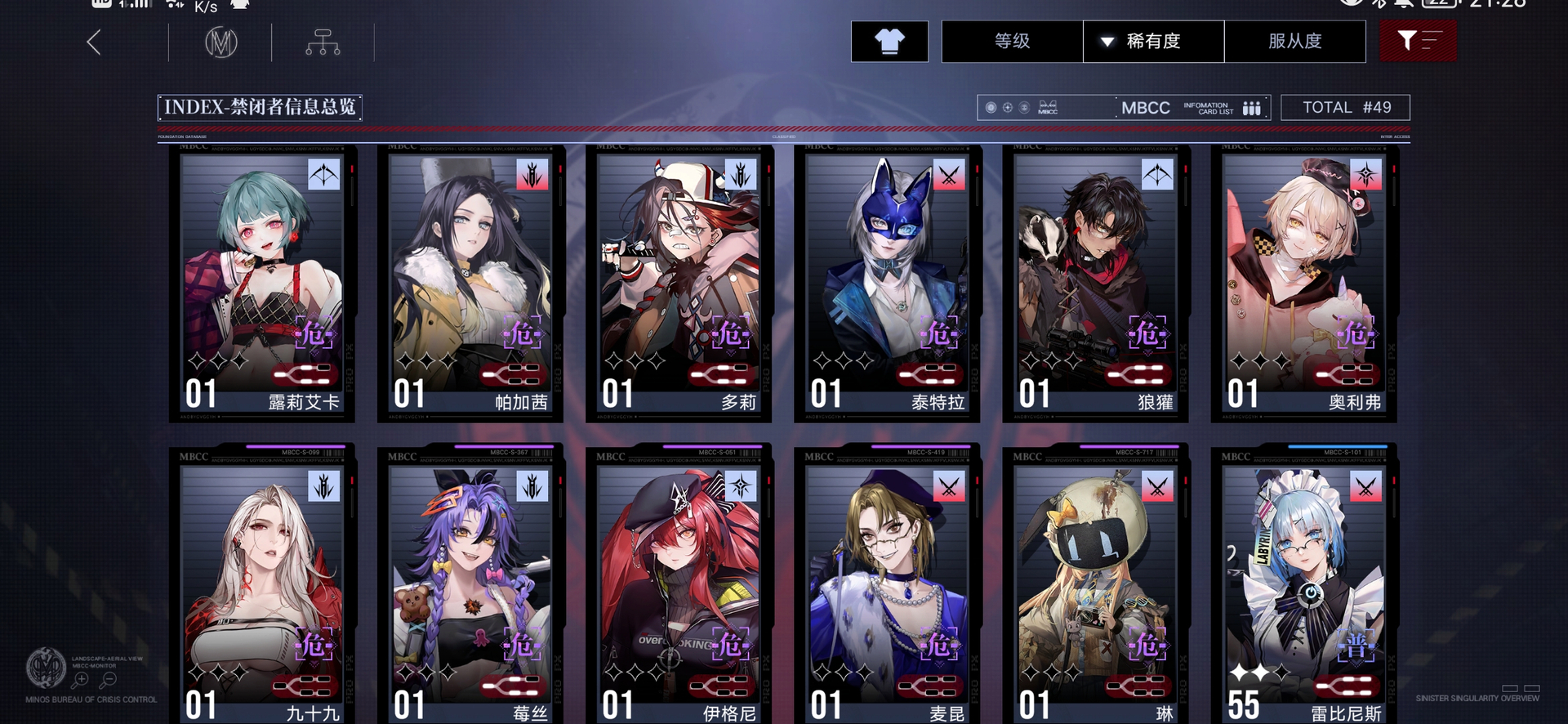Select the 露莉艾卡 character card
The width and height of the screenshot is (1568, 724).
click(x=262, y=283)
